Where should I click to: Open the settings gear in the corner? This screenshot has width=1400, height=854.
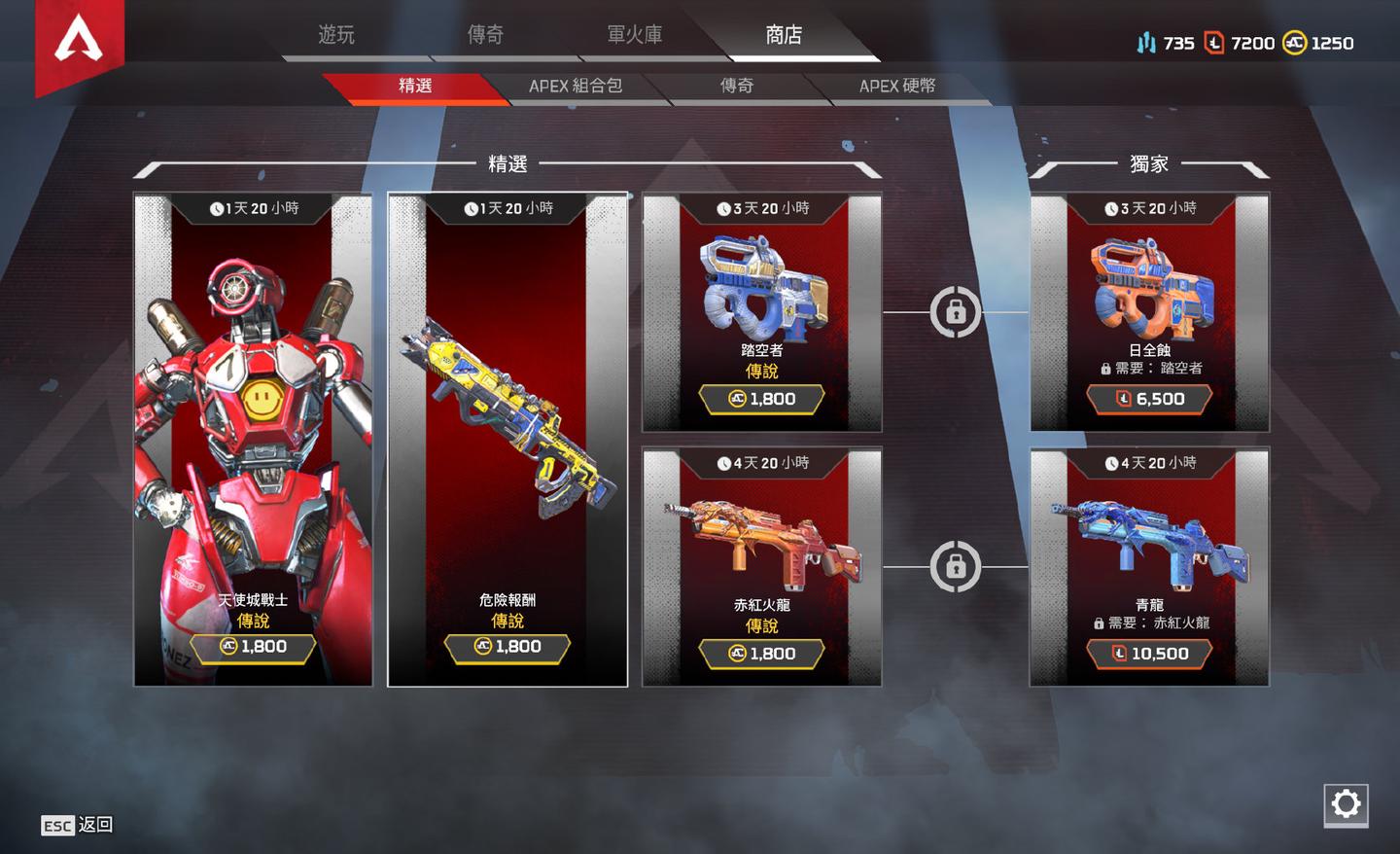coord(1346,804)
